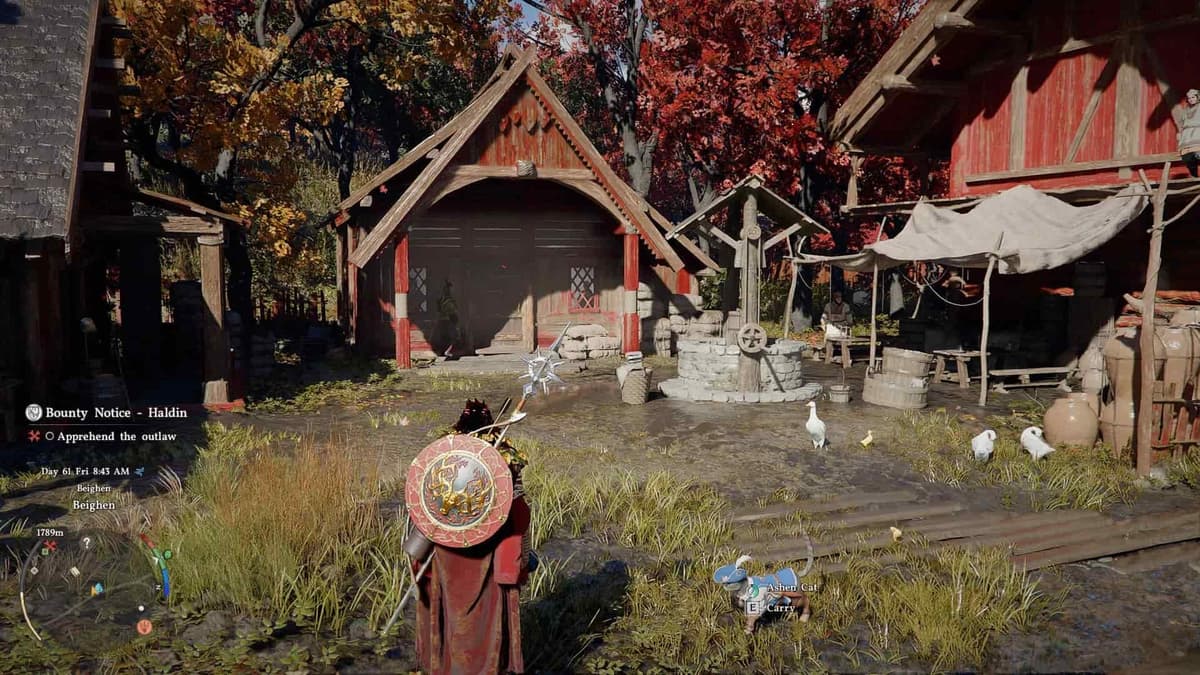Open the circular minimap
The width and height of the screenshot is (1200, 675).
click(90, 585)
